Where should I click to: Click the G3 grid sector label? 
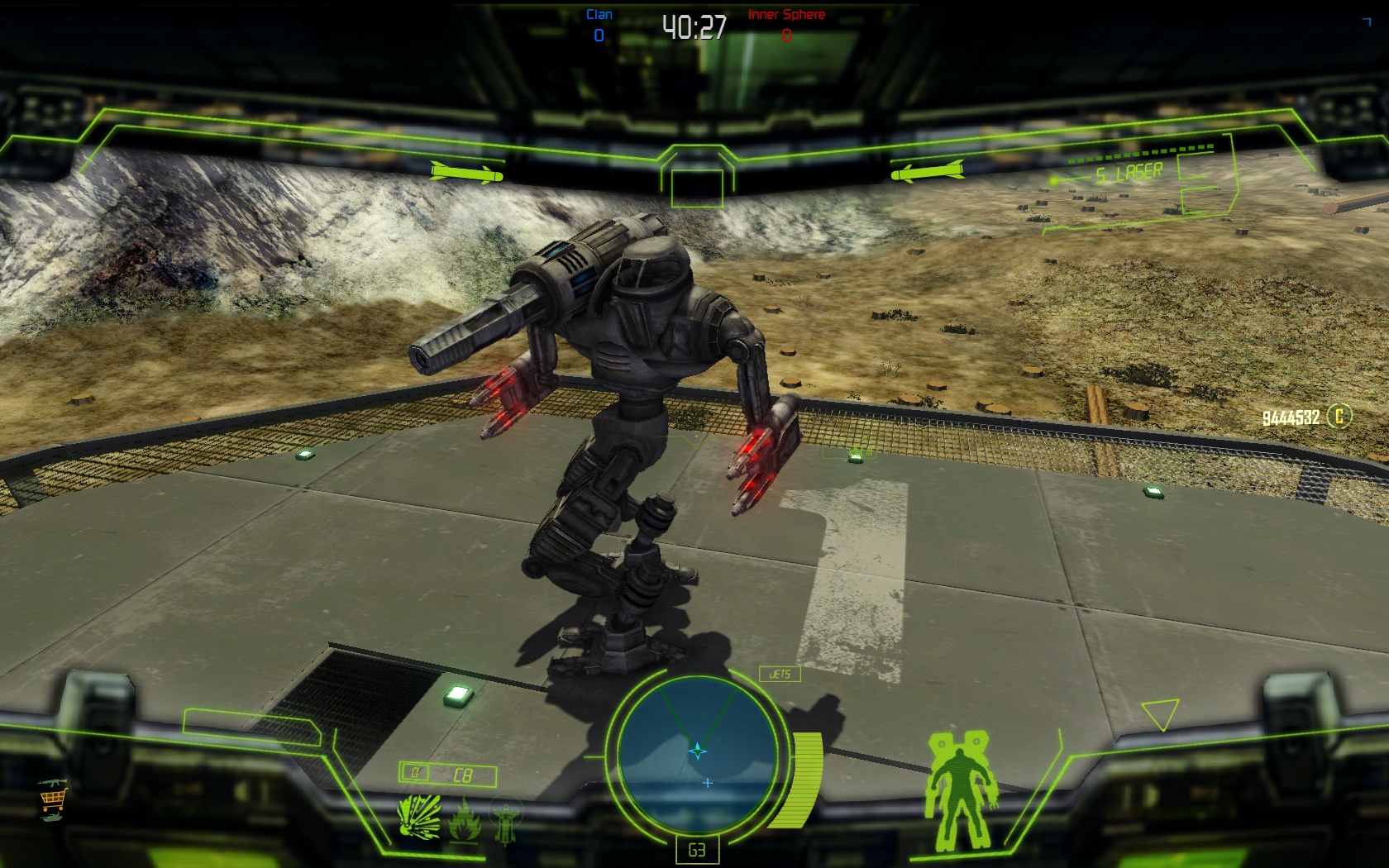click(x=696, y=850)
